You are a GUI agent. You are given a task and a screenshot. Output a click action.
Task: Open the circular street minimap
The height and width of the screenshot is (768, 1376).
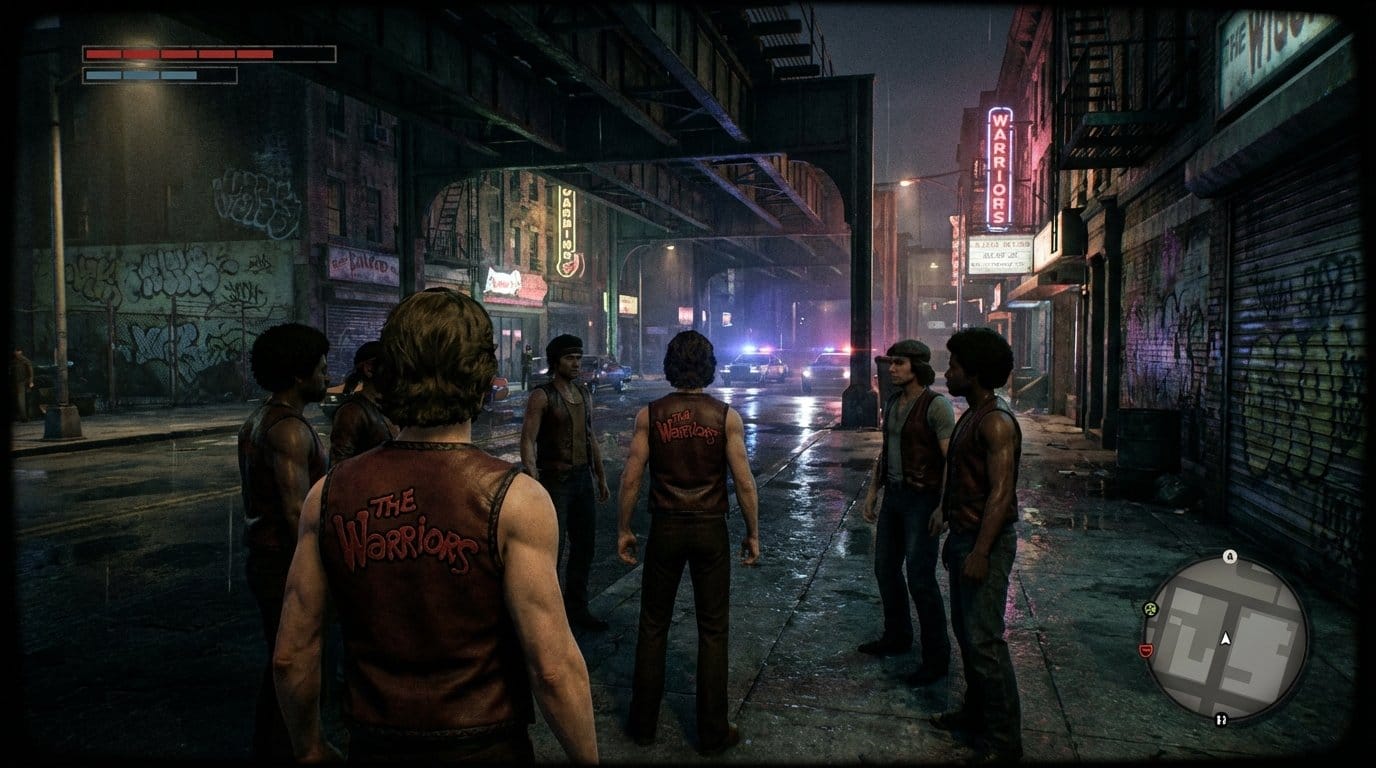pos(1225,637)
